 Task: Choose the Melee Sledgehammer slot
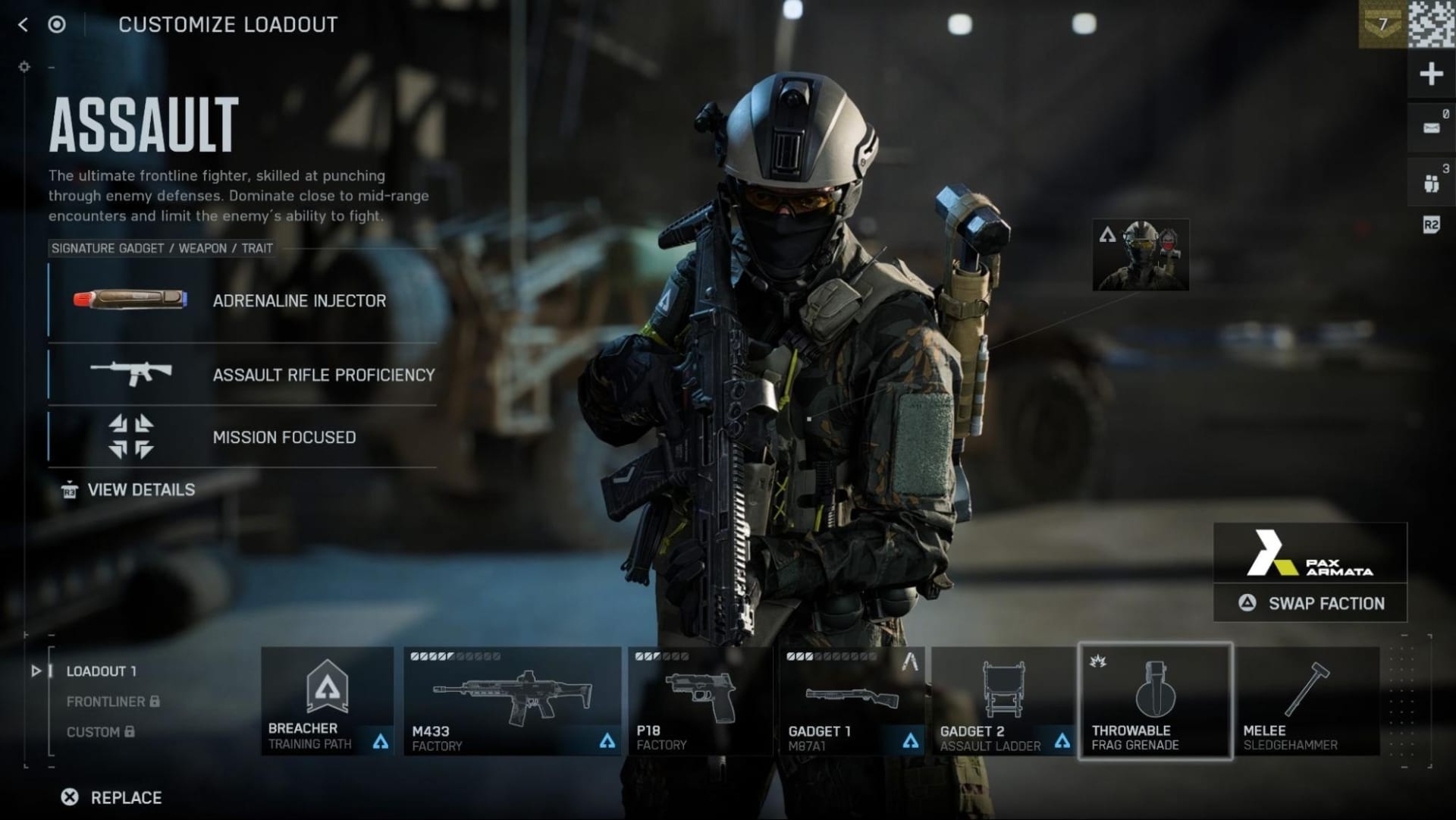[x=1307, y=700]
